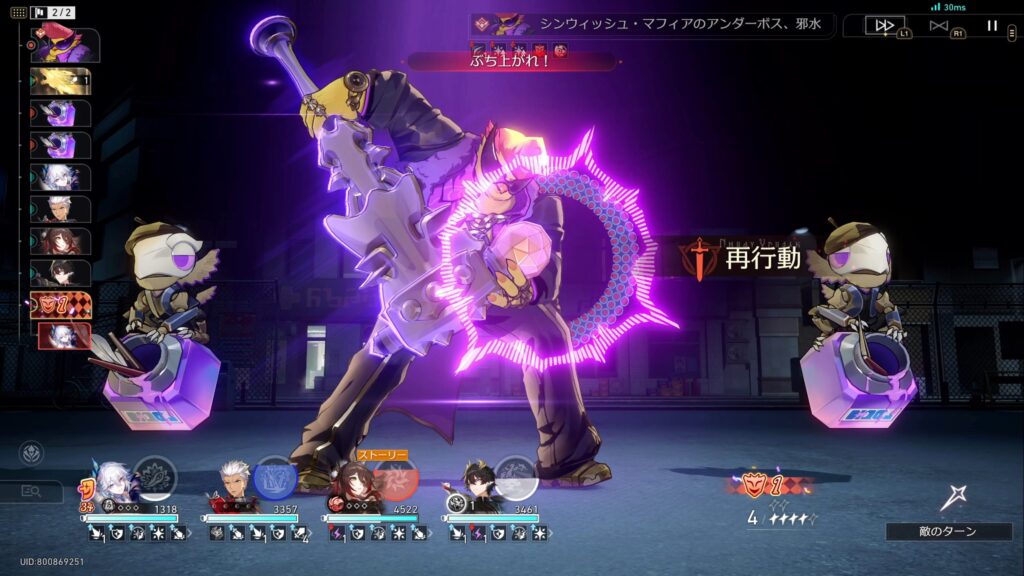Click the red mask counter in turn order

(x=62, y=305)
